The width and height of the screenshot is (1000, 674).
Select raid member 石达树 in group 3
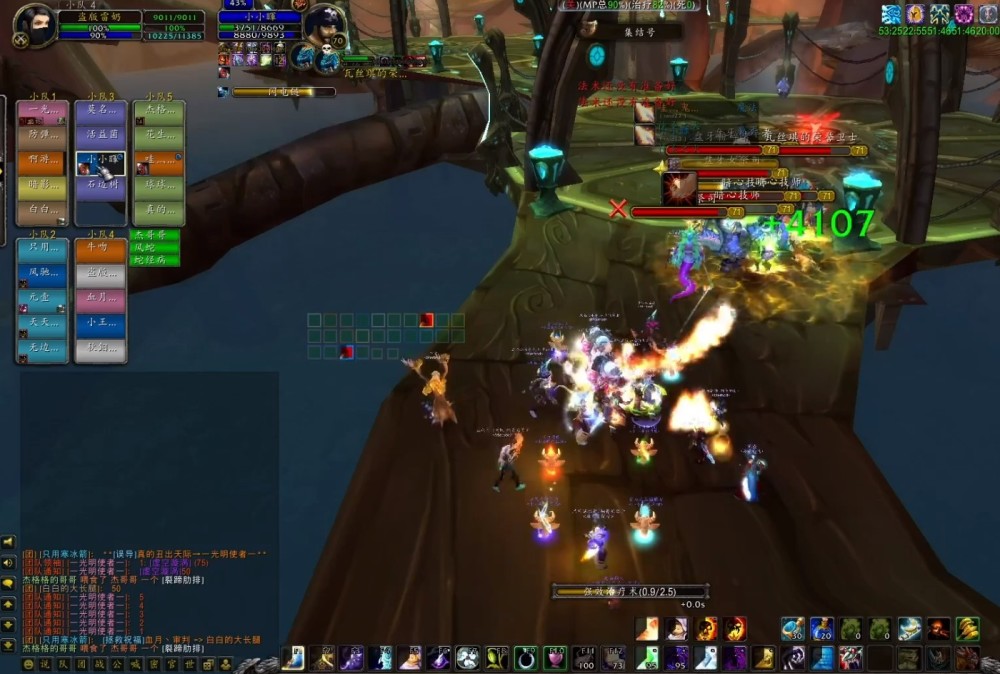pyautogui.click(x=101, y=183)
